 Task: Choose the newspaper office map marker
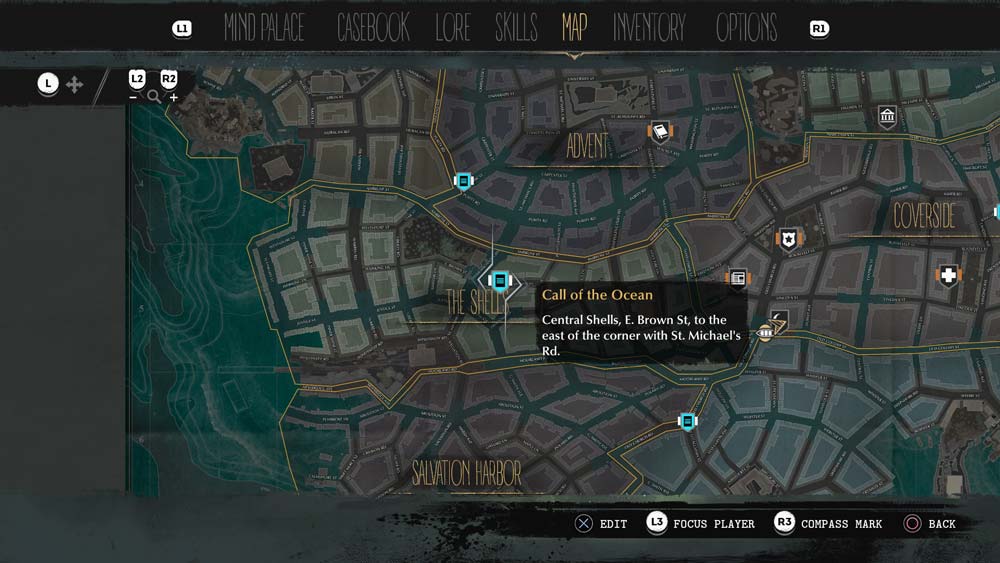[x=737, y=278]
